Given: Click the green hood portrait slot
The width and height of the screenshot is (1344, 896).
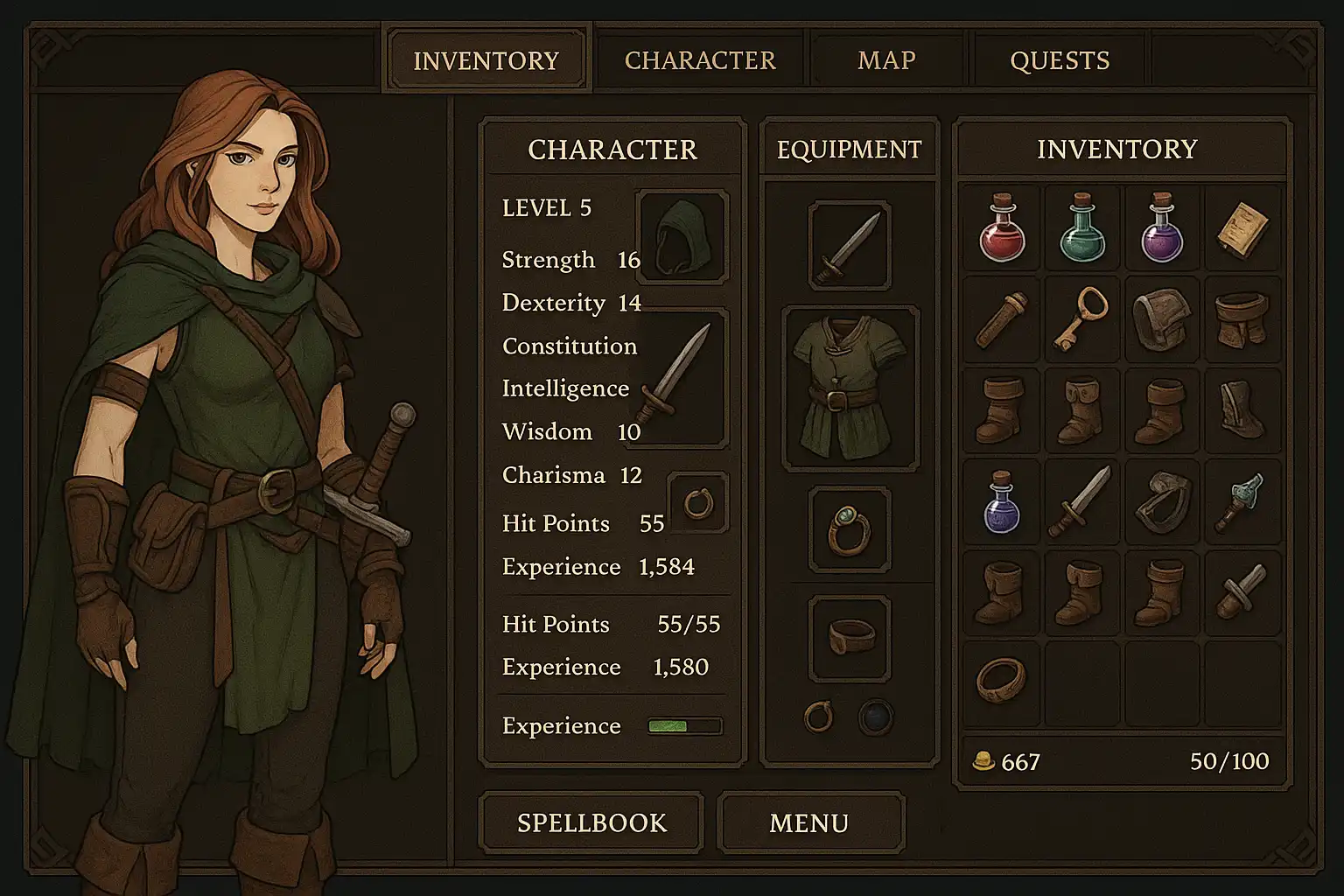Looking at the screenshot, I should (x=682, y=236).
